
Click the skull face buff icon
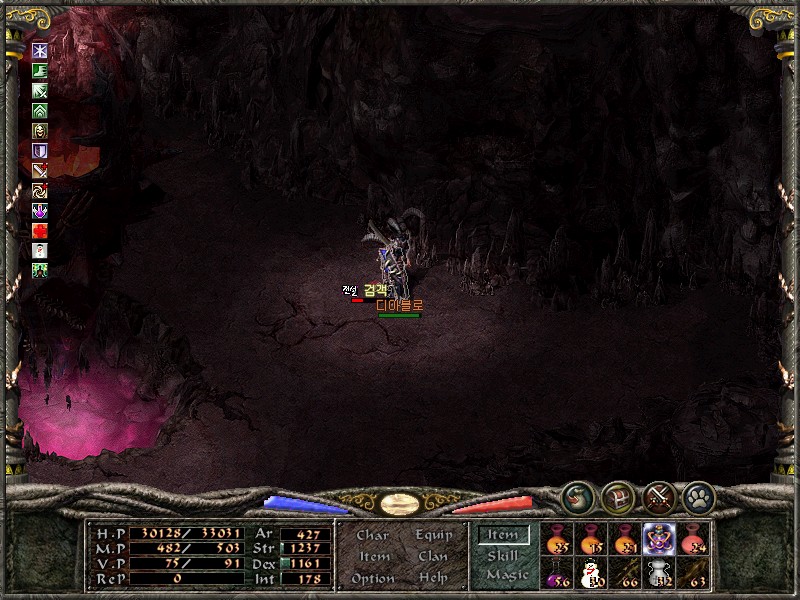[40, 130]
